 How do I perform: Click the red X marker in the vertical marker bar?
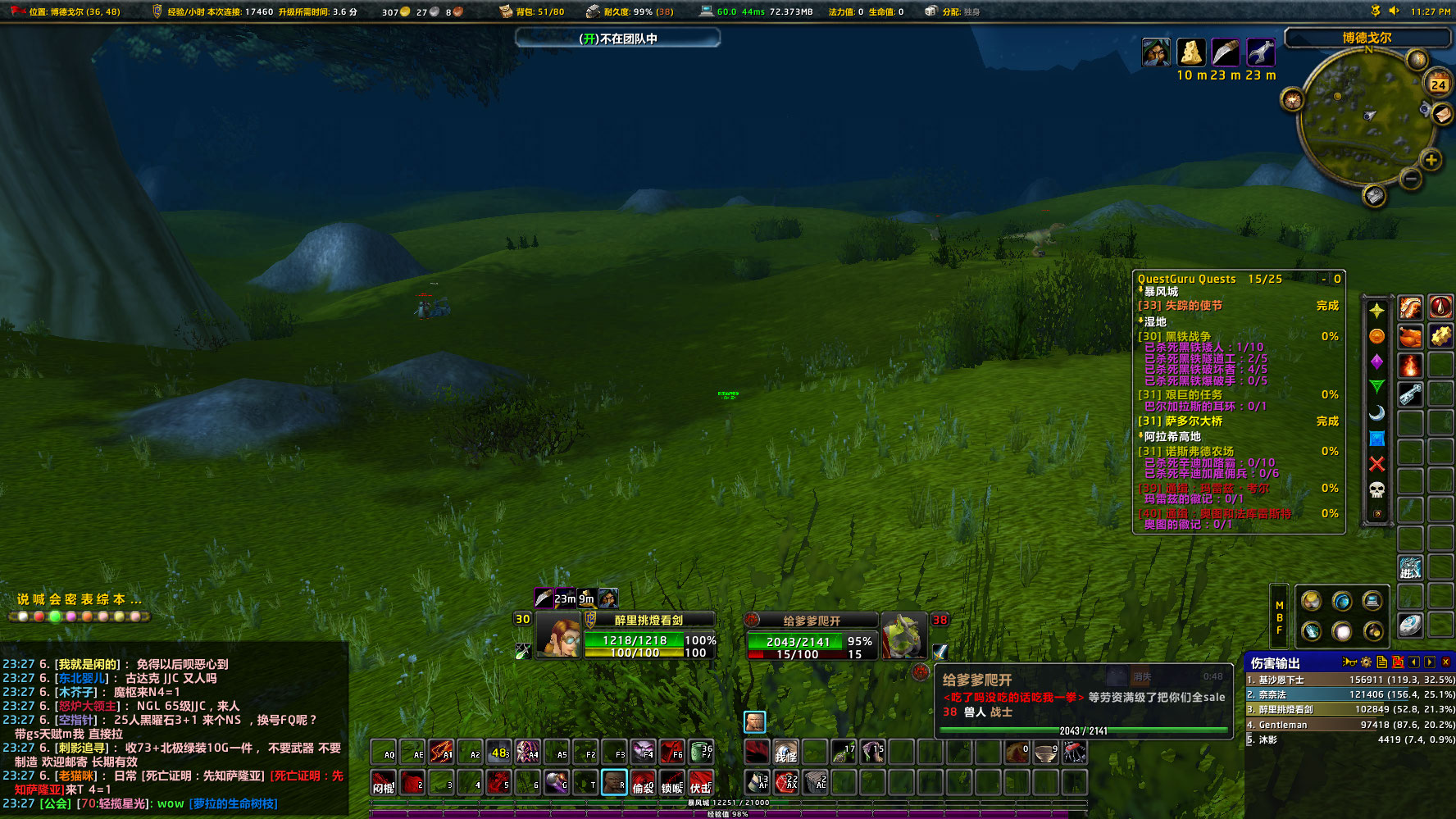(1377, 462)
